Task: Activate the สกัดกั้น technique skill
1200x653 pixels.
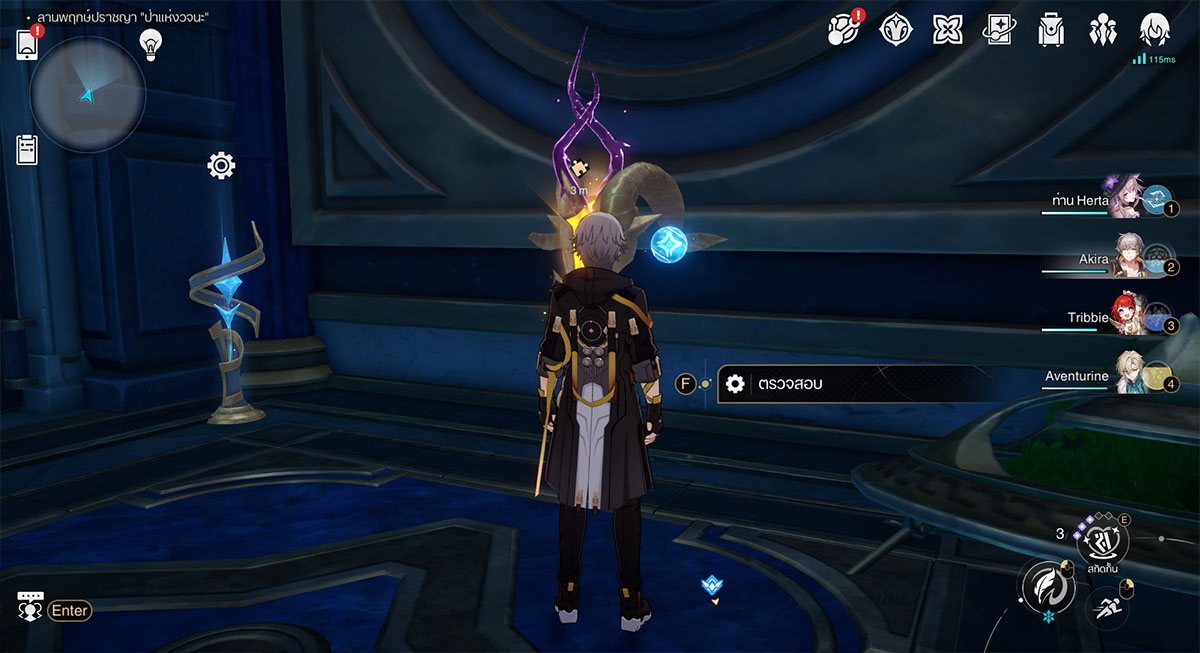Action: (x=1102, y=542)
